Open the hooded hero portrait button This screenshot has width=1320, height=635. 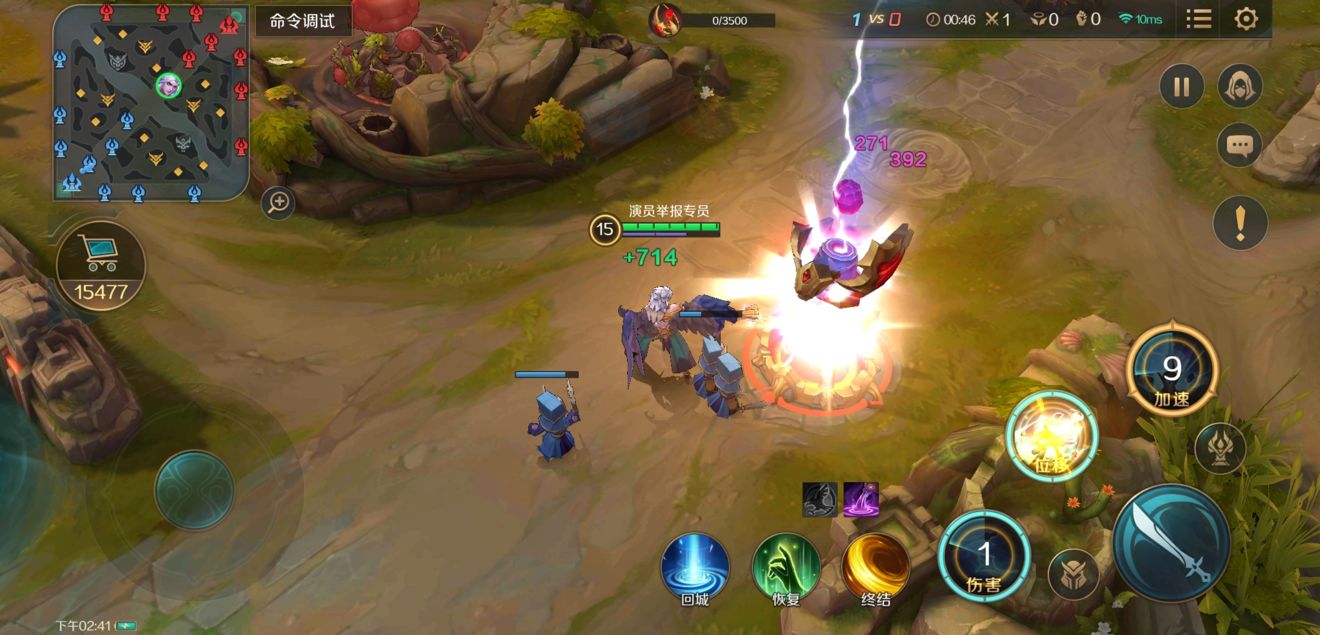(x=1240, y=87)
